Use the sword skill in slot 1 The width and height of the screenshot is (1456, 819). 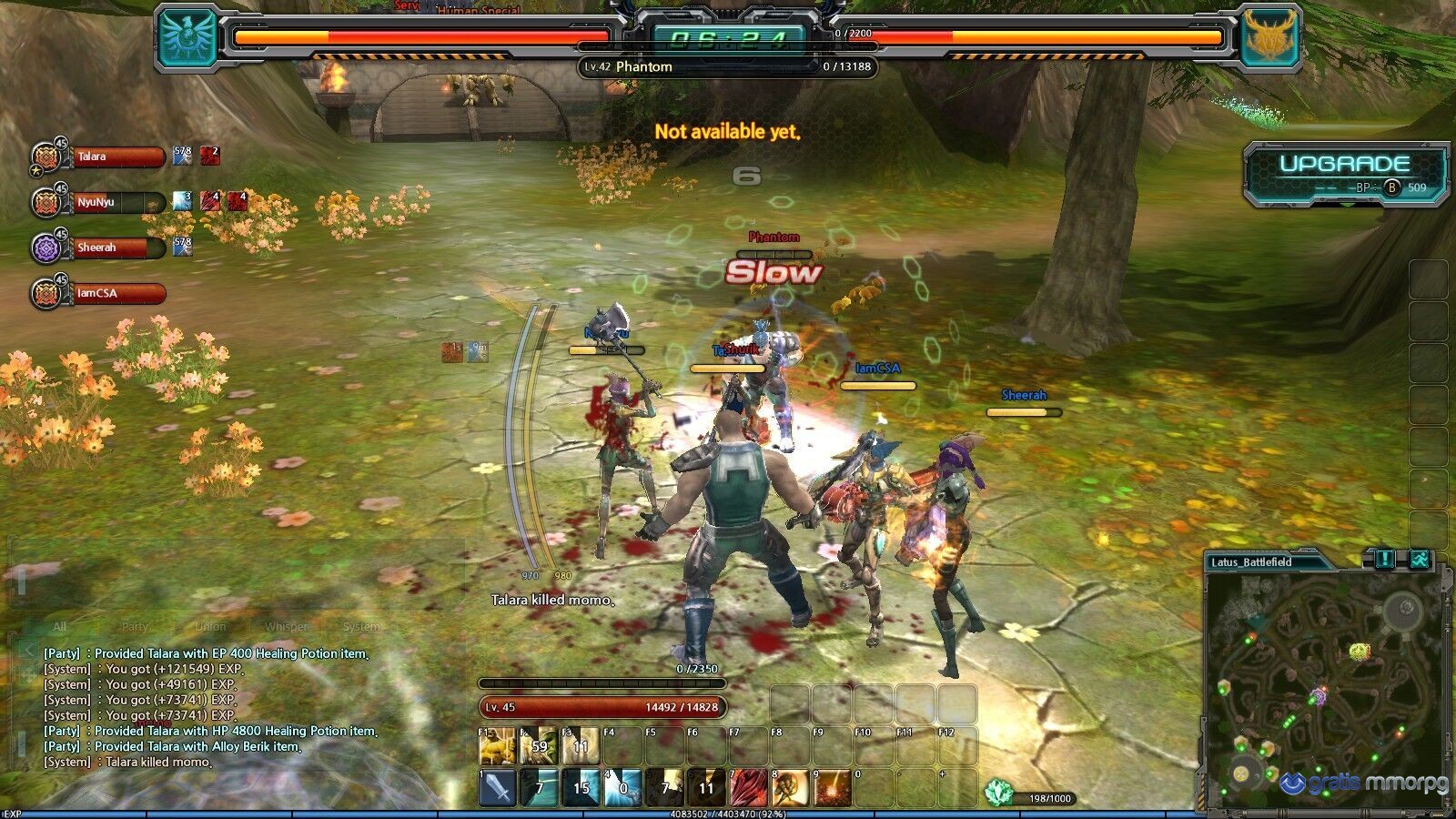[497, 787]
